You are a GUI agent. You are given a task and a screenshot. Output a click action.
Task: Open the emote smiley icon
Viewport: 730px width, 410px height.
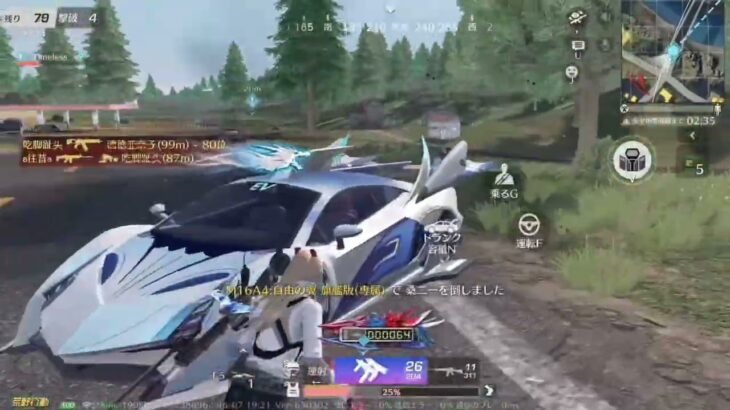[572, 72]
